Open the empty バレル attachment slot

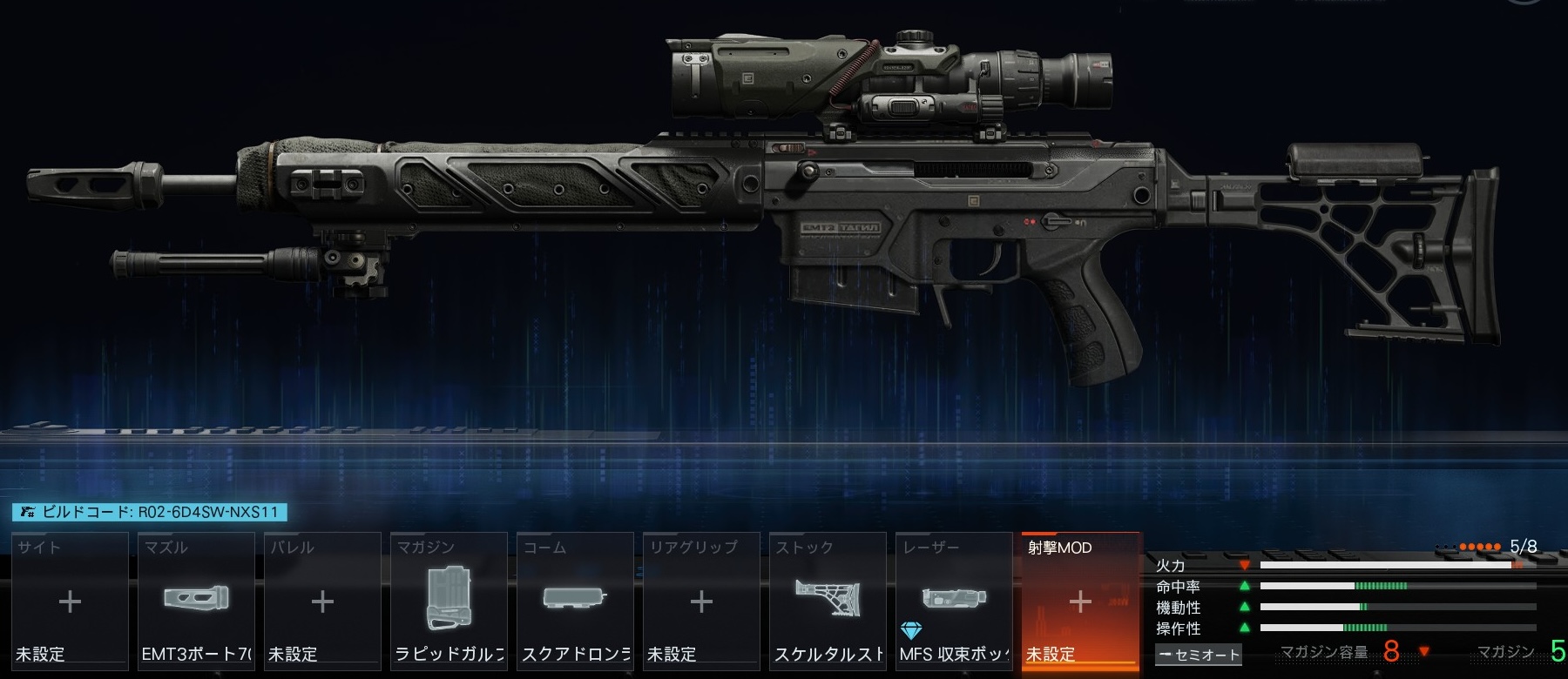pyautogui.click(x=322, y=602)
